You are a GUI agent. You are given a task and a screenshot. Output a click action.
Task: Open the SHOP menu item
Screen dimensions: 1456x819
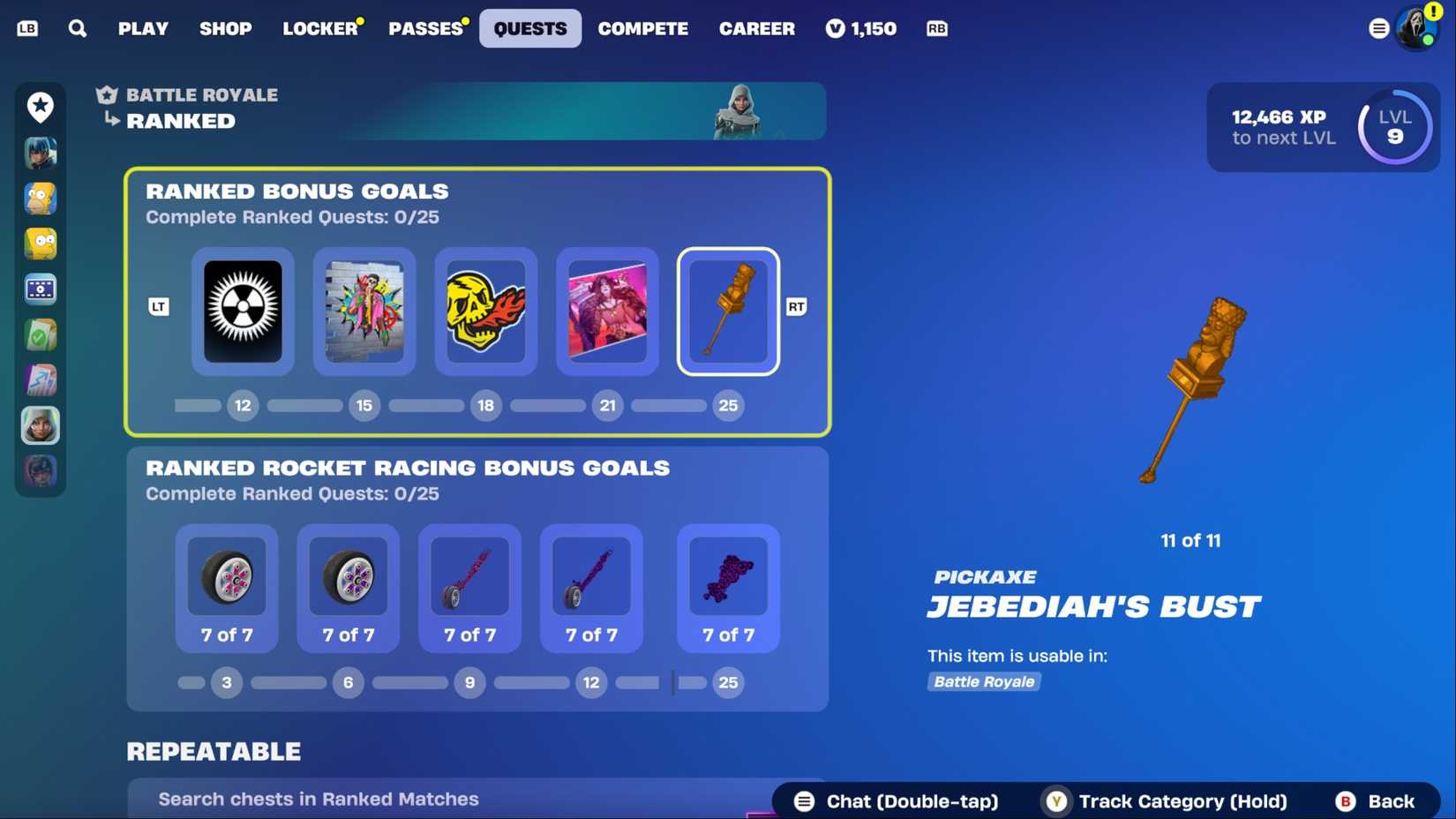(226, 28)
